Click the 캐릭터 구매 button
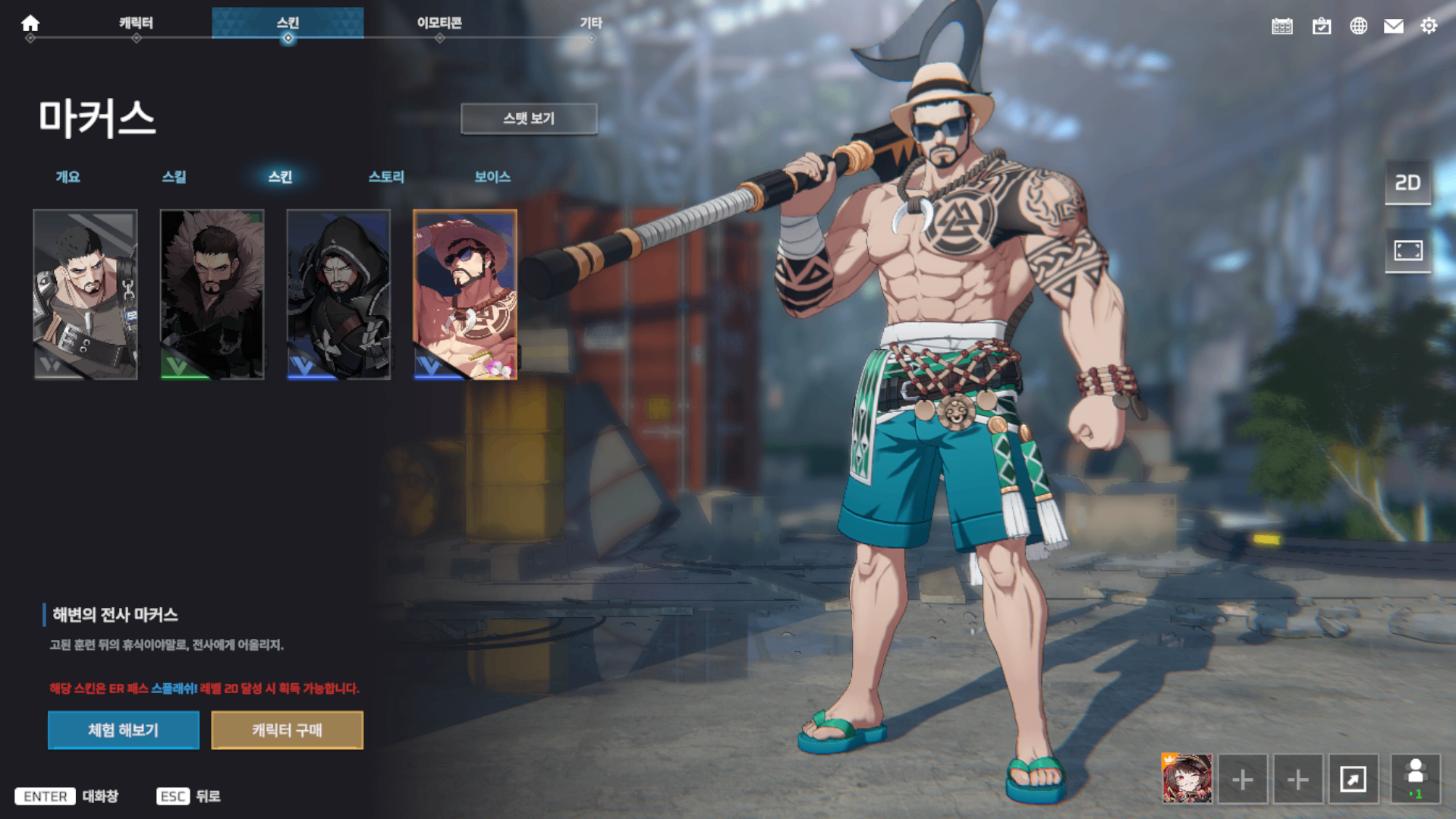The height and width of the screenshot is (819, 1456). [x=287, y=730]
